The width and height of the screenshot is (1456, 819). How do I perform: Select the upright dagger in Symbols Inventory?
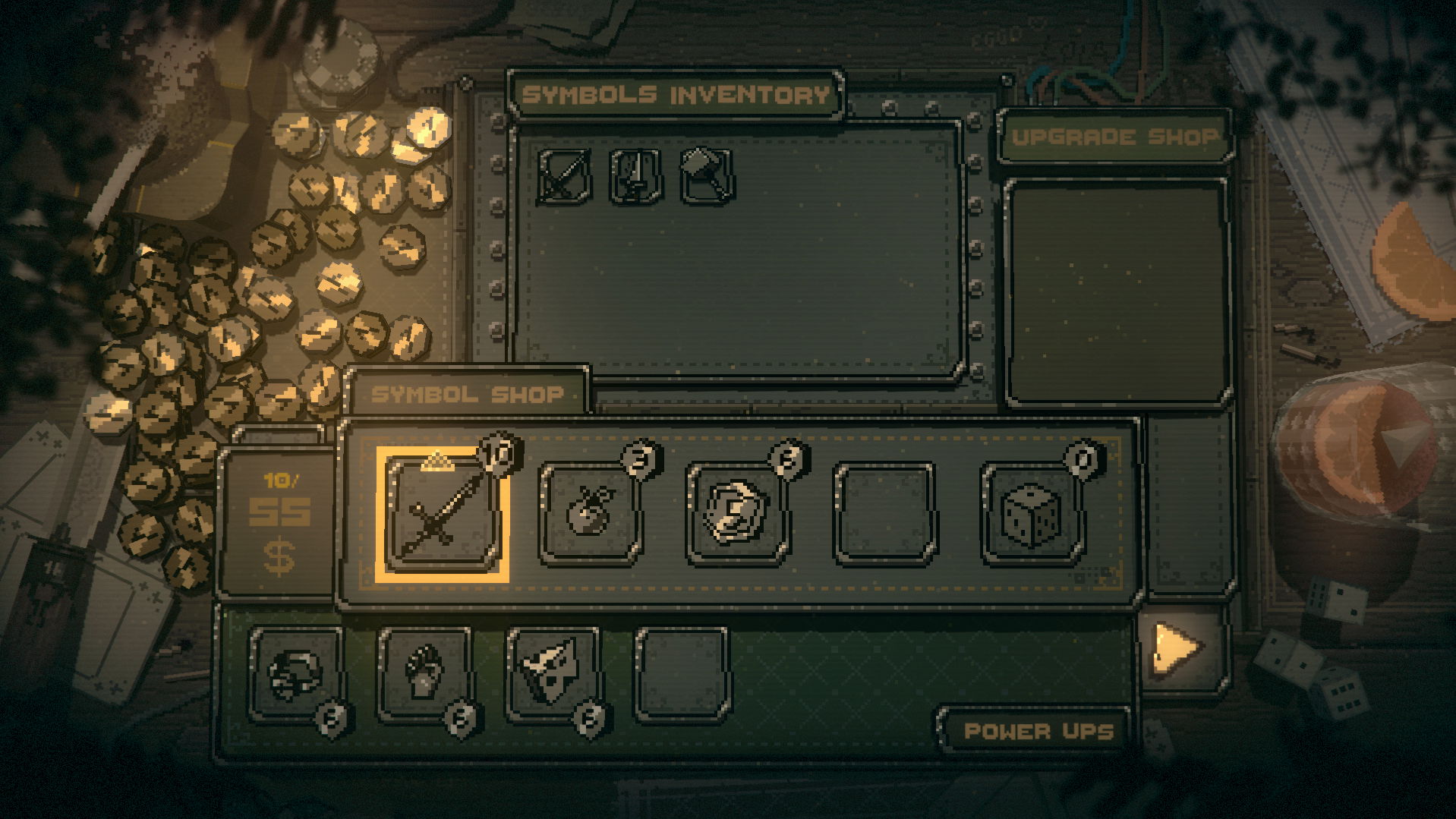[635, 176]
